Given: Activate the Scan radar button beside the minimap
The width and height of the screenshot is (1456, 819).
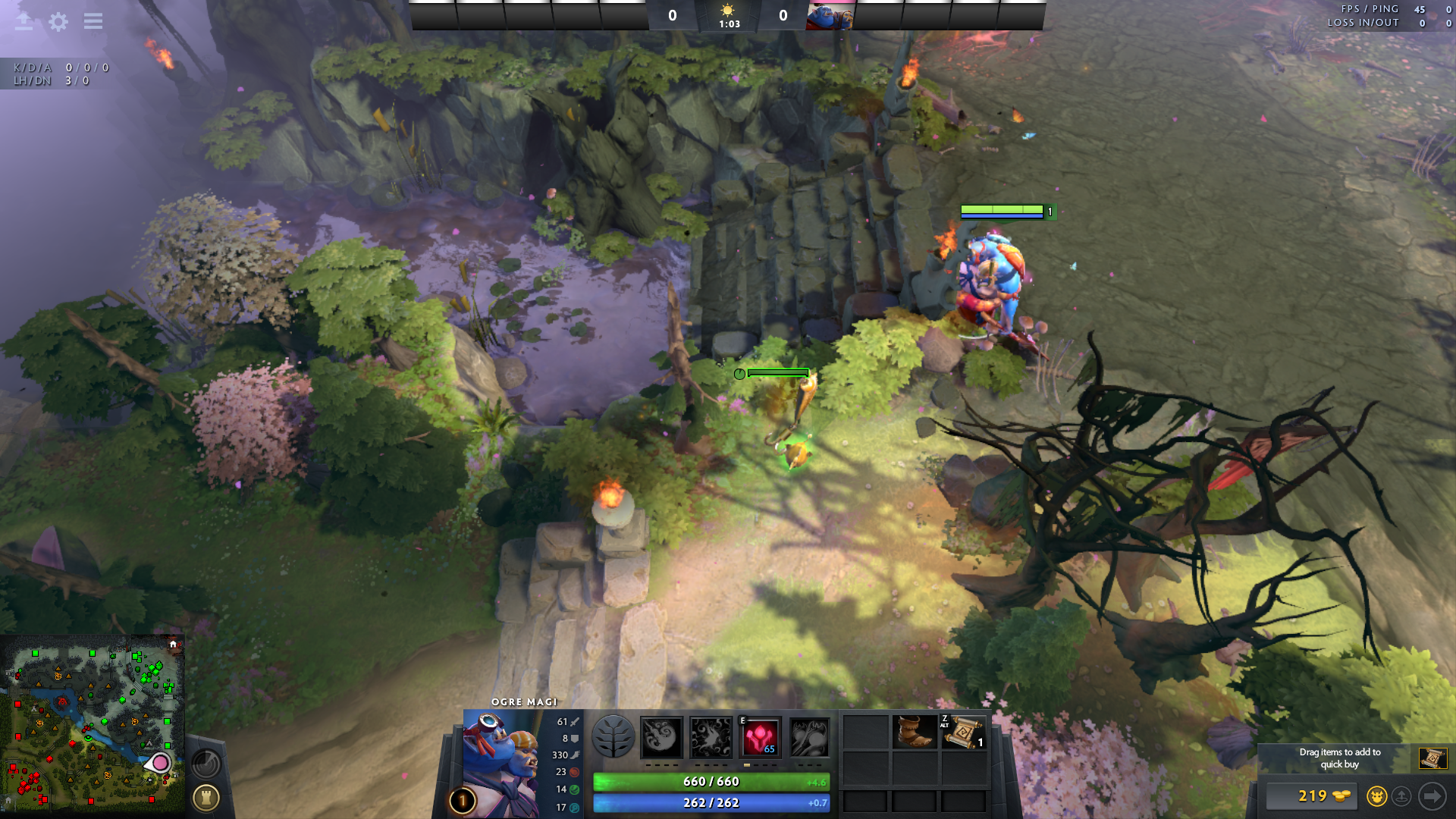Looking at the screenshot, I should (x=206, y=763).
